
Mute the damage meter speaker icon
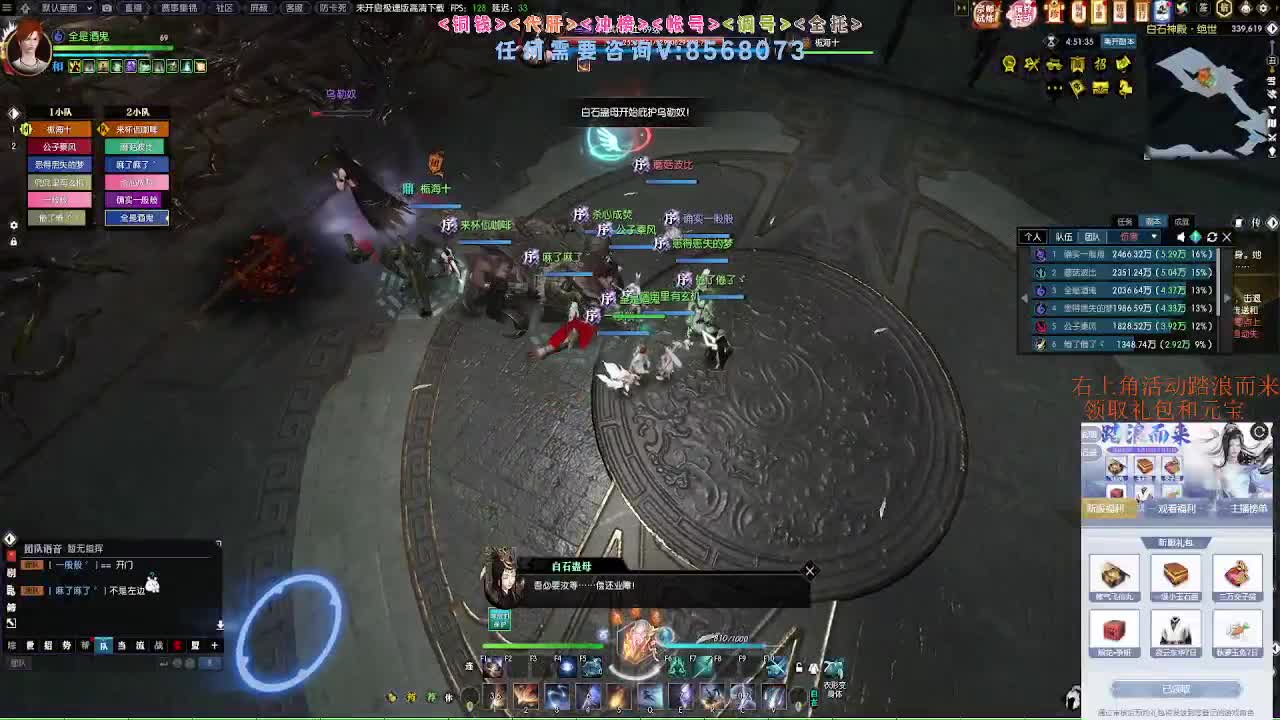pos(1181,236)
